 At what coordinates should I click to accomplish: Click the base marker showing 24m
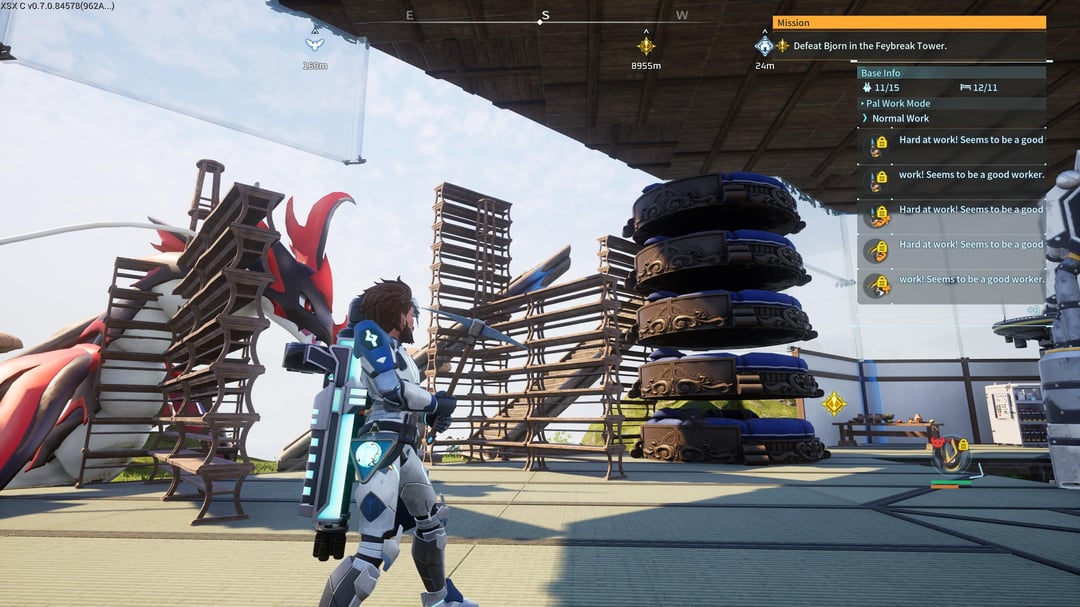[x=765, y=46]
